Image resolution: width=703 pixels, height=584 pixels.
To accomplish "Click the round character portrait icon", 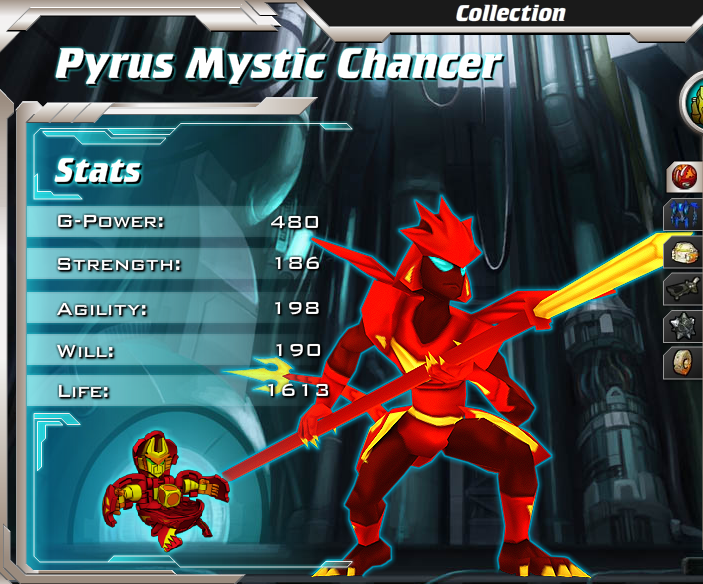I will [x=694, y=102].
